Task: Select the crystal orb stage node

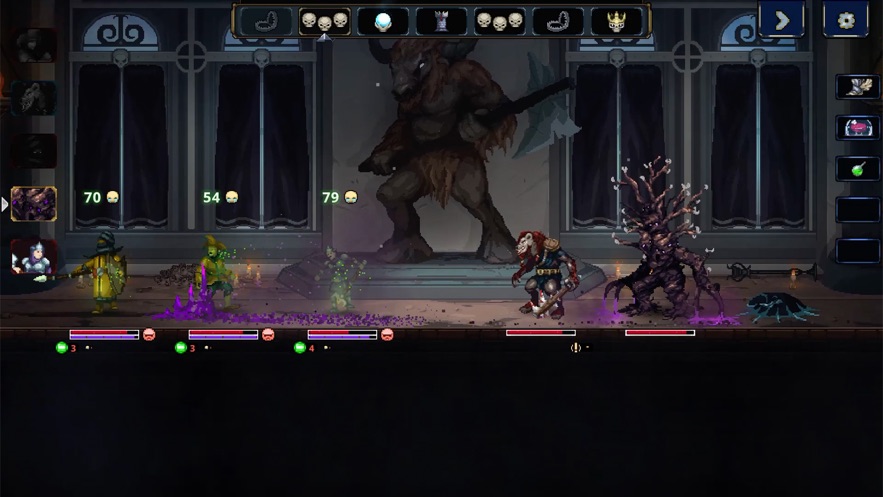Action: tap(383, 21)
